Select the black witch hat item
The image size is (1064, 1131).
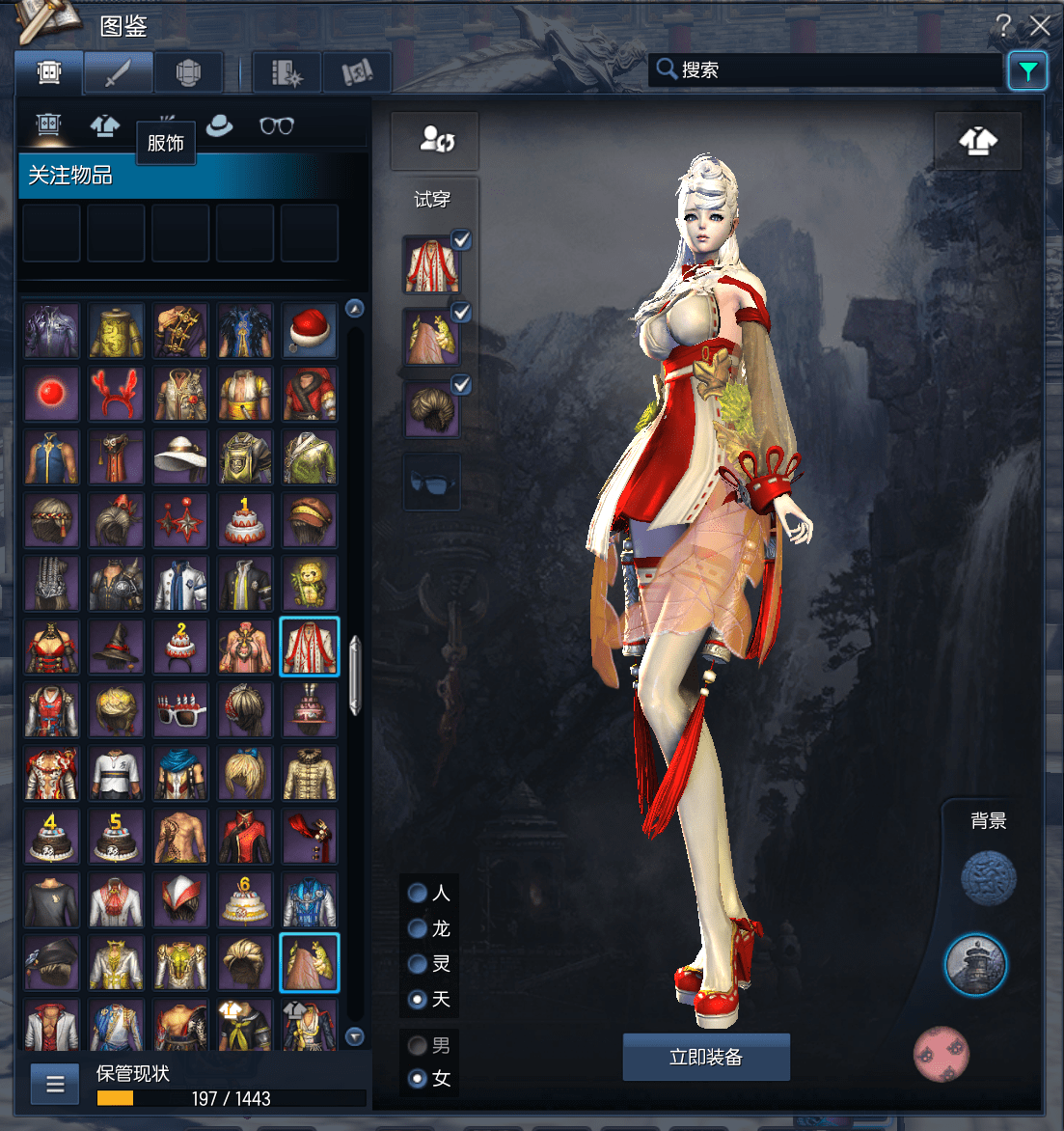(116, 648)
